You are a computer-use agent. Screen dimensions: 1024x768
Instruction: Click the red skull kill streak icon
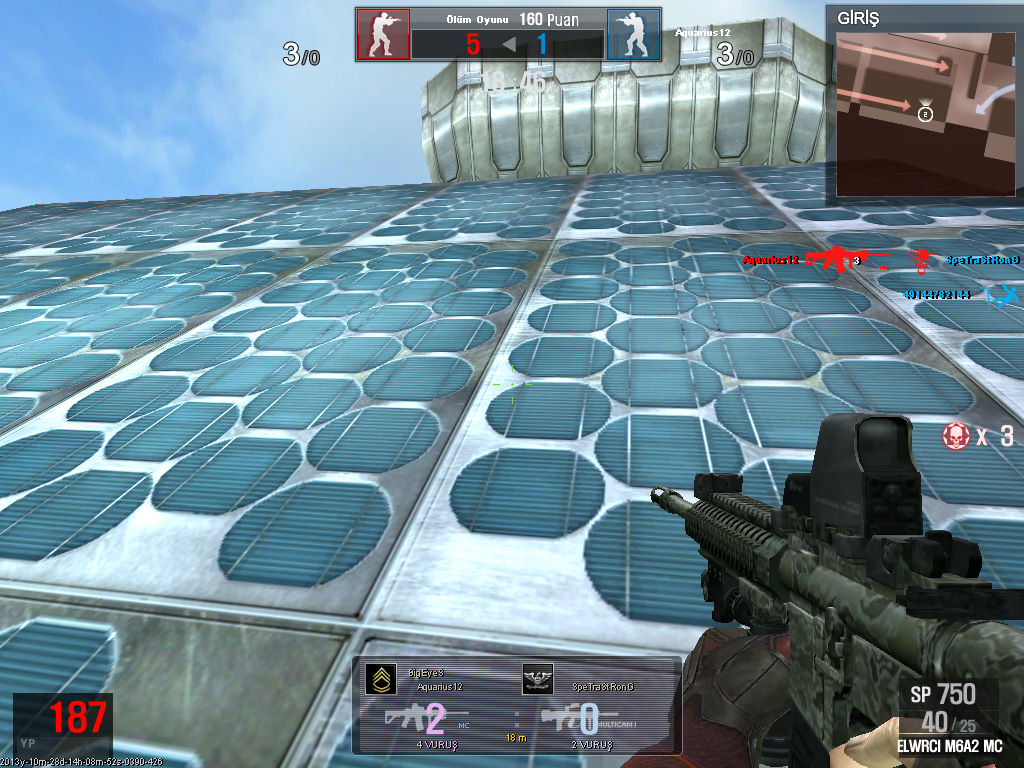point(955,435)
